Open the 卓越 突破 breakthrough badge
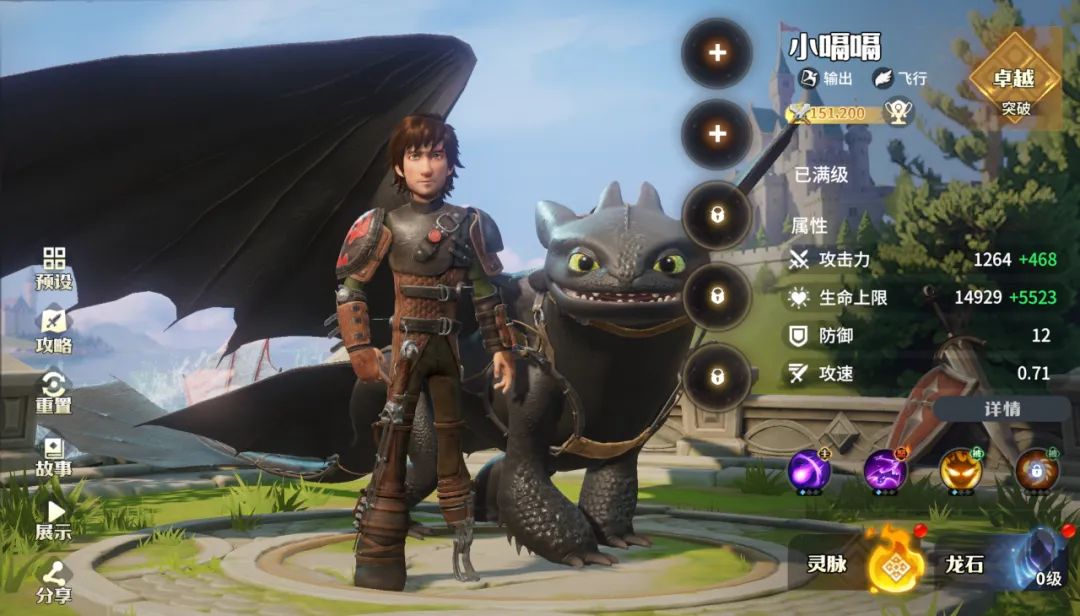The width and height of the screenshot is (1080, 616). (x=1016, y=79)
